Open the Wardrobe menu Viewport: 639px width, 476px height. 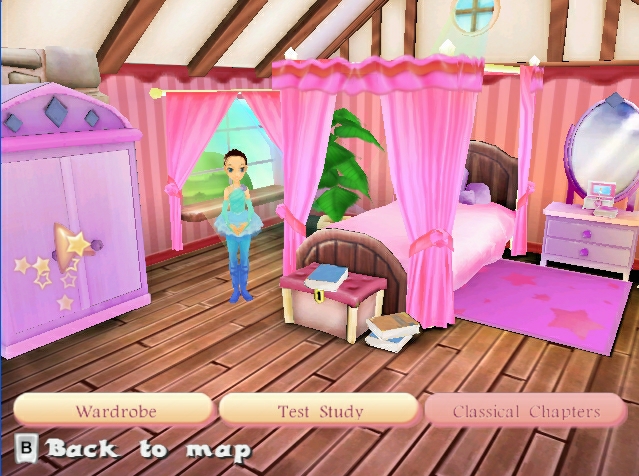pyautogui.click(x=113, y=410)
